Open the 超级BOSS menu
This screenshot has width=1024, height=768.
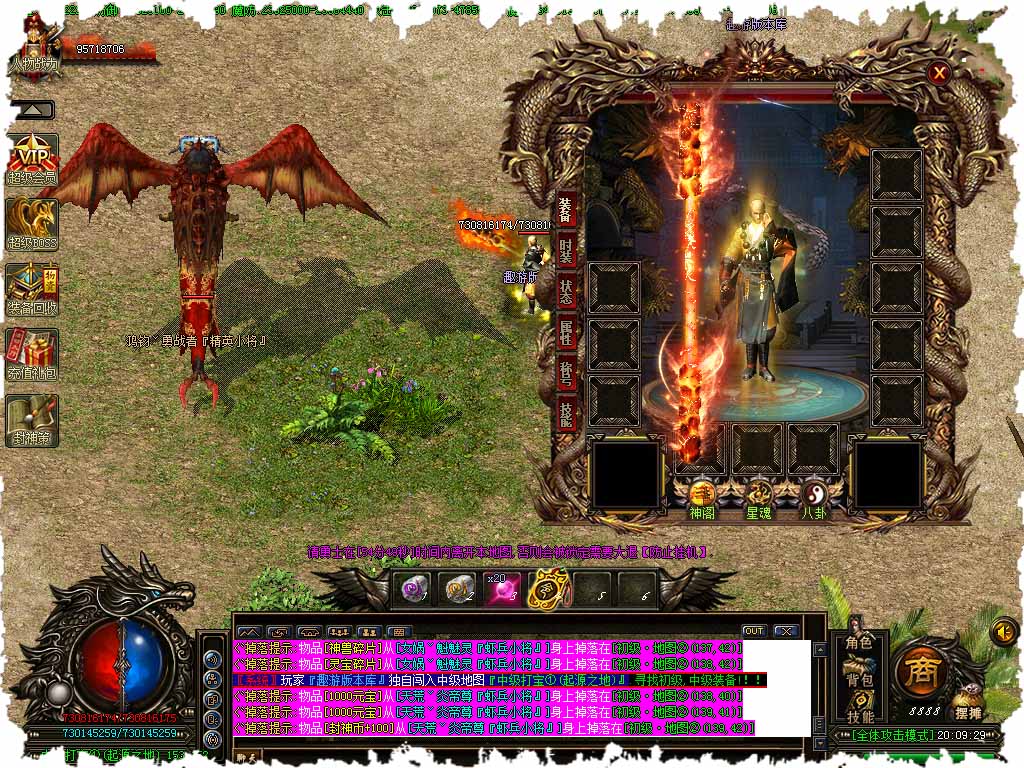pyautogui.click(x=33, y=223)
